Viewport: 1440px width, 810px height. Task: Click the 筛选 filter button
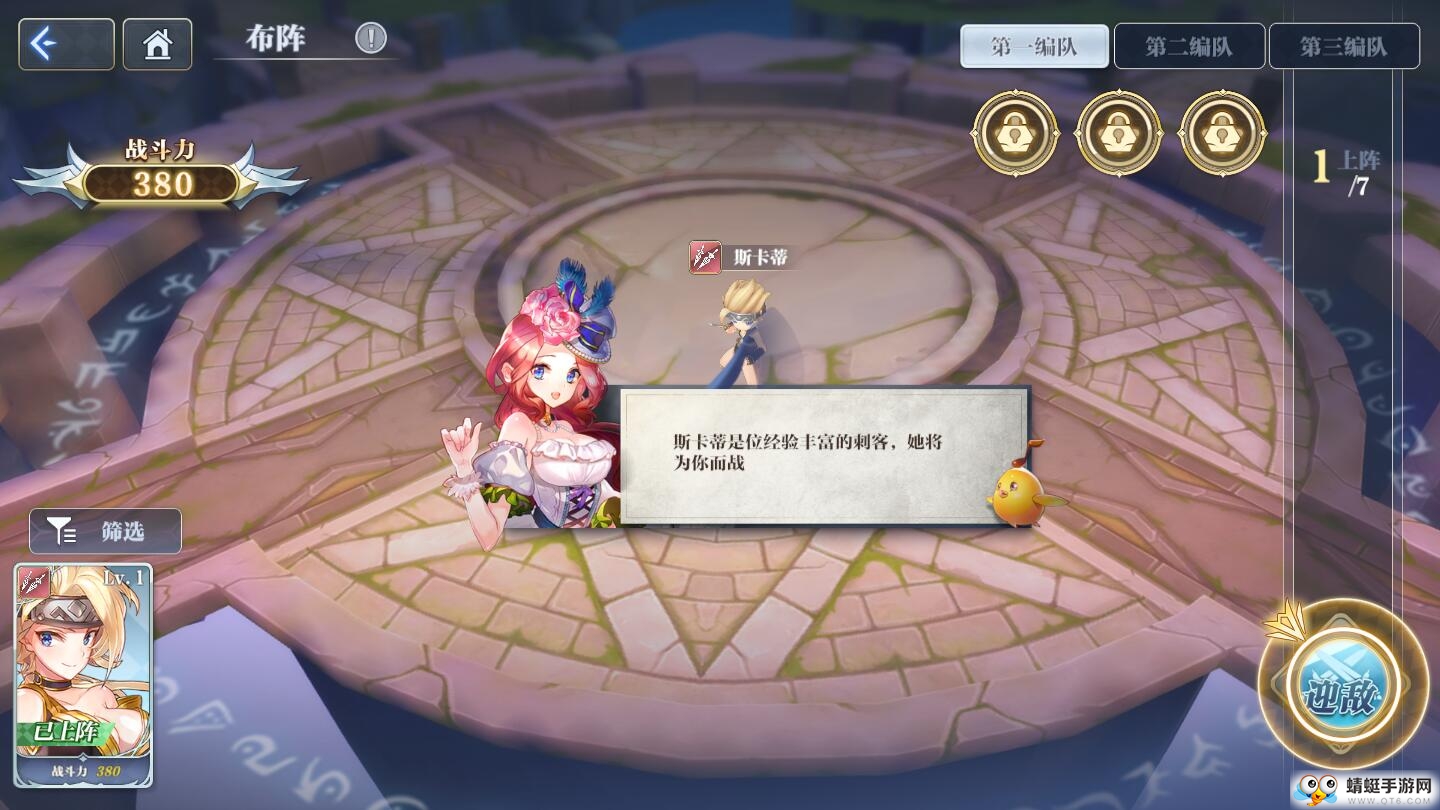[105, 531]
